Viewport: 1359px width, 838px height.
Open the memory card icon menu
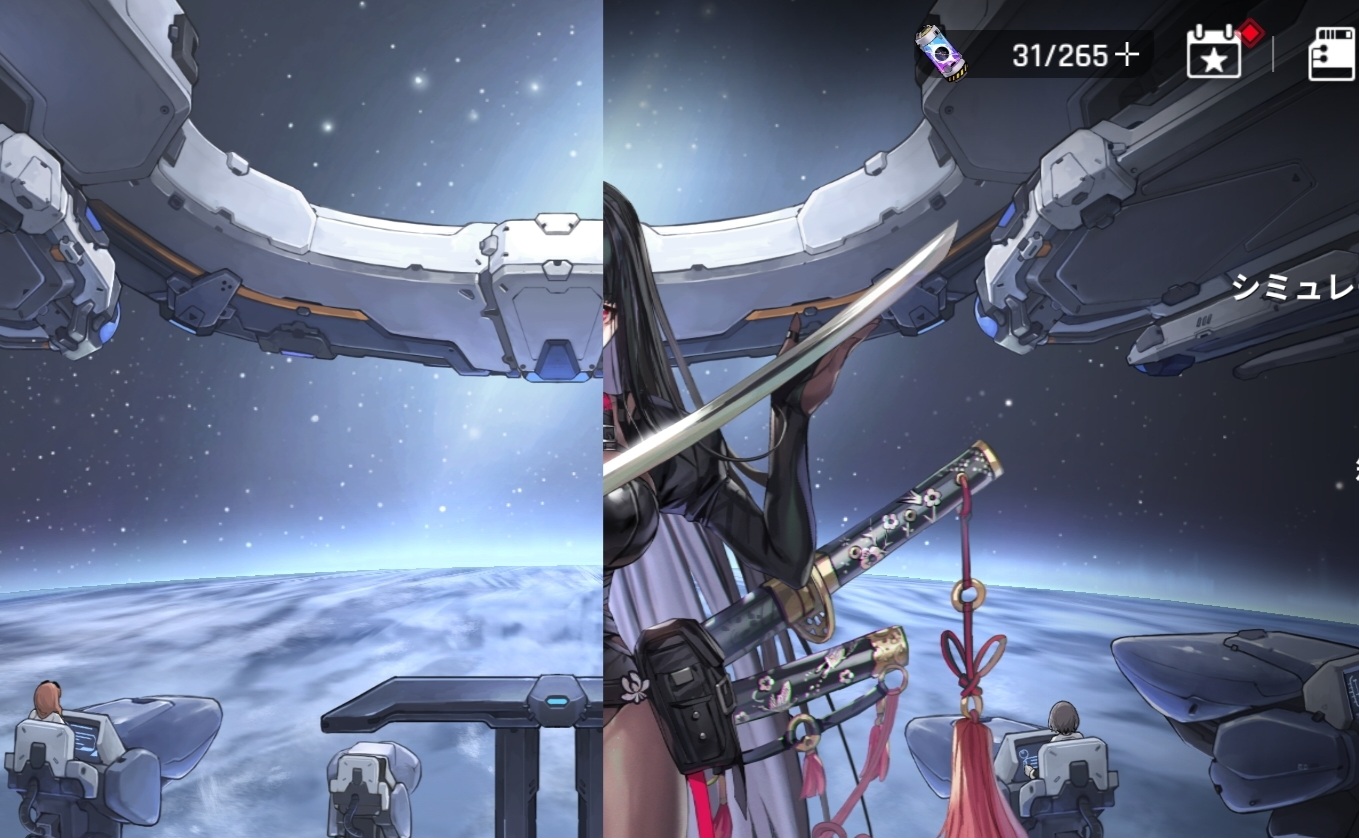pyautogui.click(x=1332, y=54)
